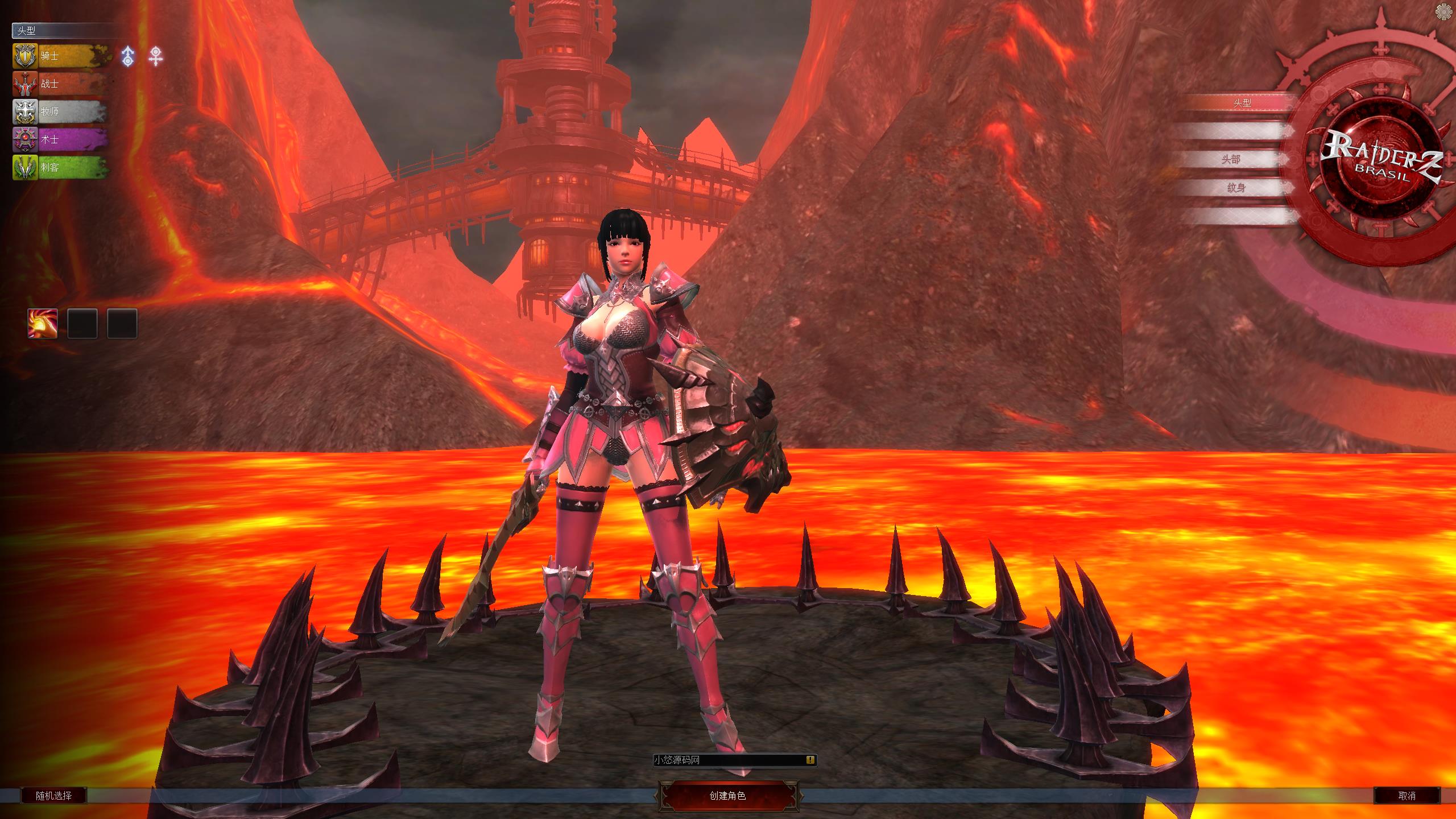Open the 纹身 tattoo customization tab
1456x819 pixels.
(1236, 188)
